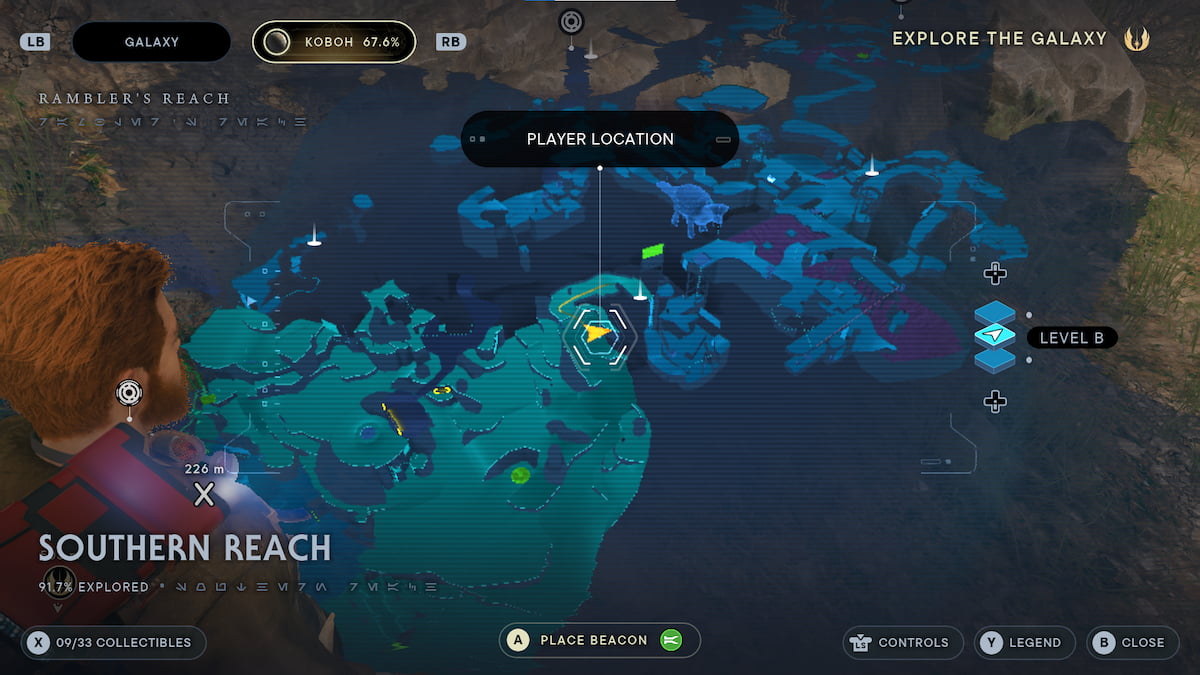This screenshot has height=675, width=1200.
Task: Switch to the Galaxy map tab
Action: pyautogui.click(x=151, y=42)
